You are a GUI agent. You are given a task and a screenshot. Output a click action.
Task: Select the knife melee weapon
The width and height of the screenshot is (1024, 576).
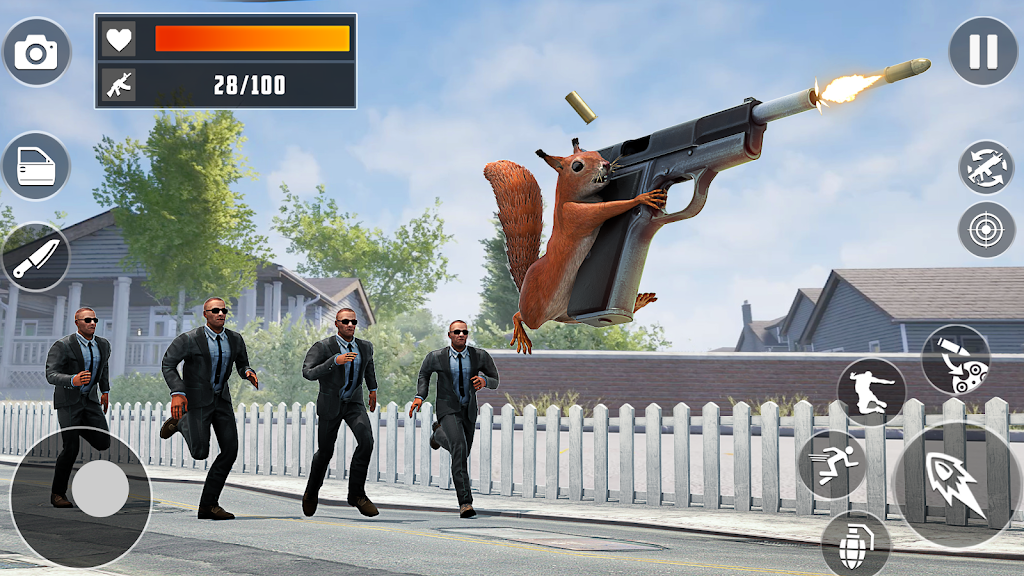click(x=36, y=257)
